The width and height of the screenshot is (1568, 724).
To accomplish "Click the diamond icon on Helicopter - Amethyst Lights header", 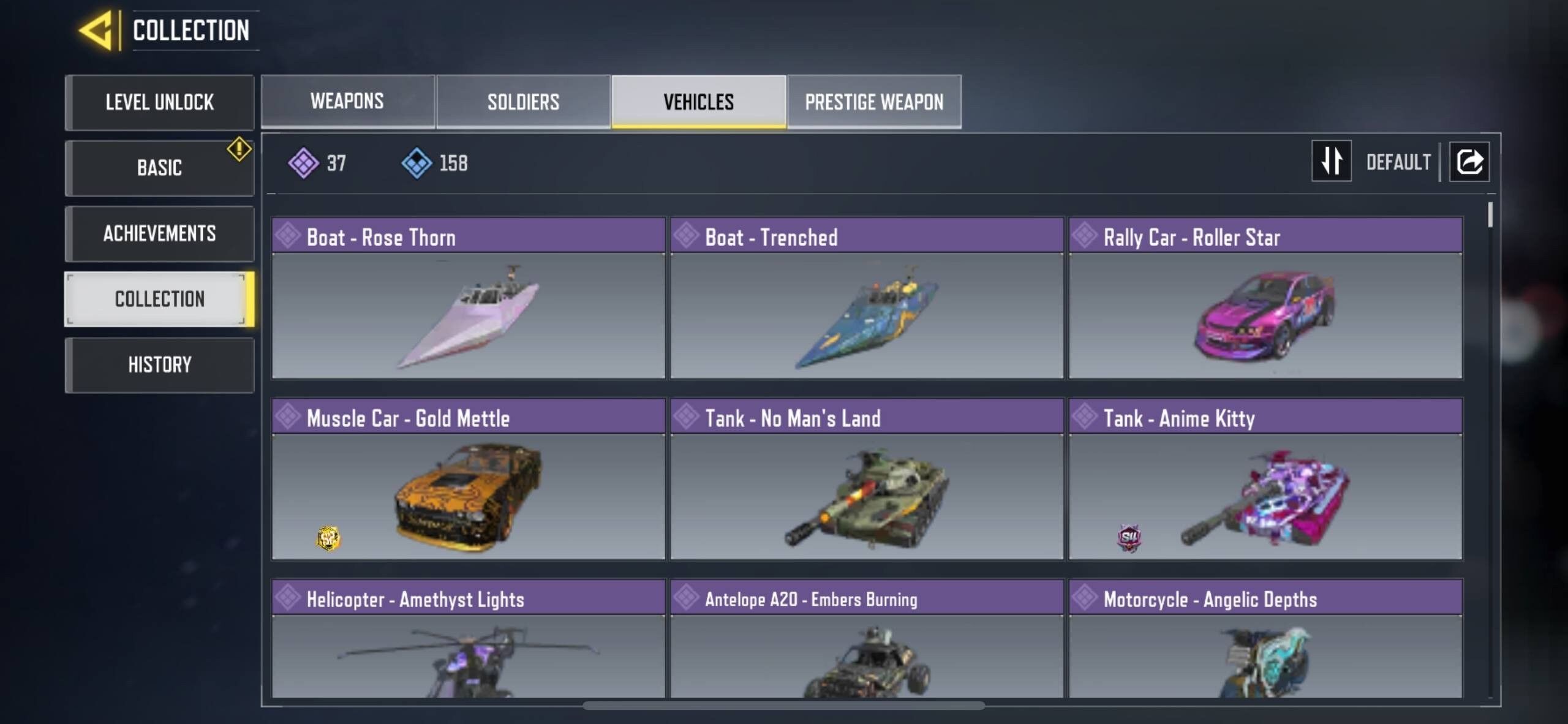I will tap(287, 600).
